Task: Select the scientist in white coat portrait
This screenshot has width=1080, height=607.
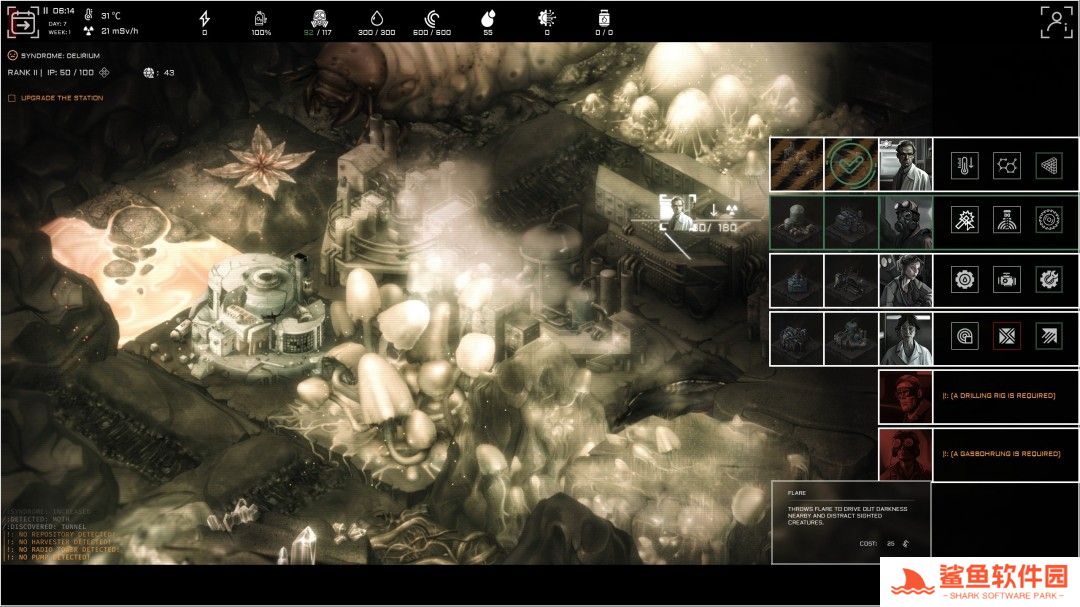Action: pos(905,165)
